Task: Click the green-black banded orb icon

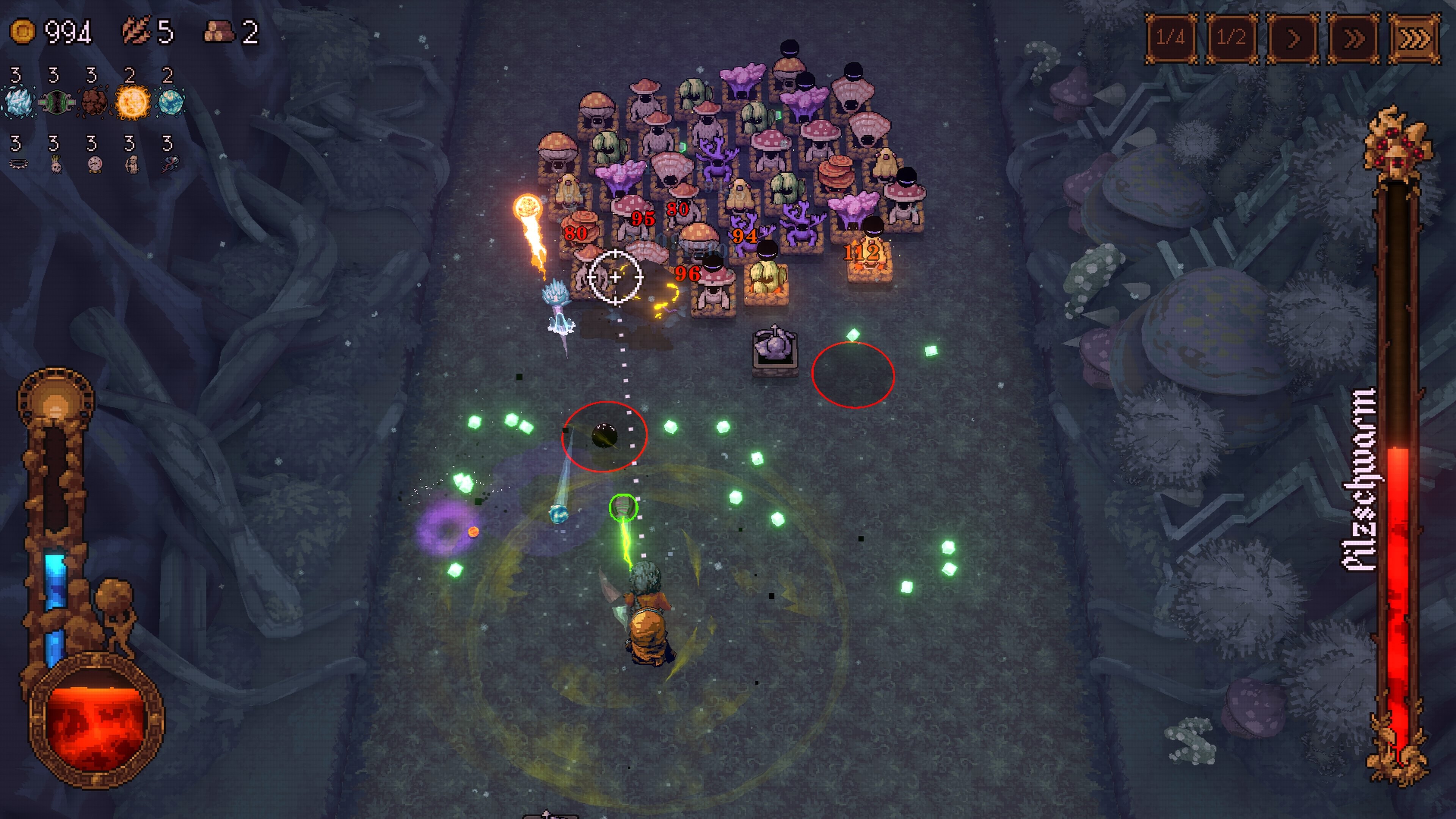Action: 56,102
